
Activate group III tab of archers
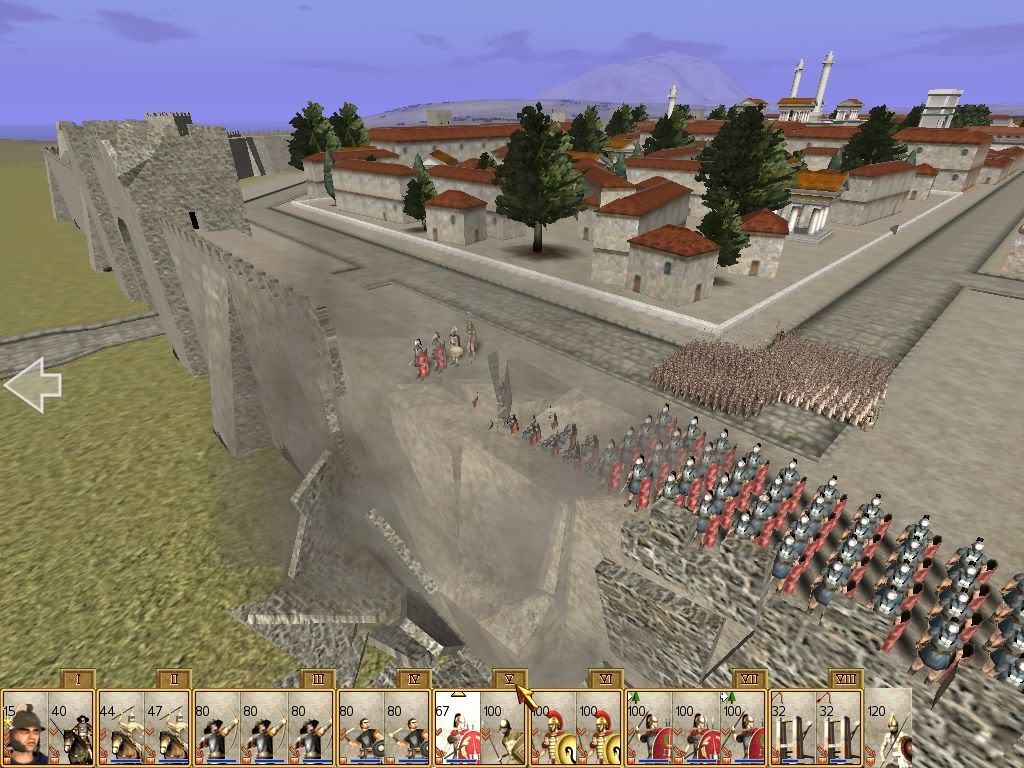(x=317, y=680)
